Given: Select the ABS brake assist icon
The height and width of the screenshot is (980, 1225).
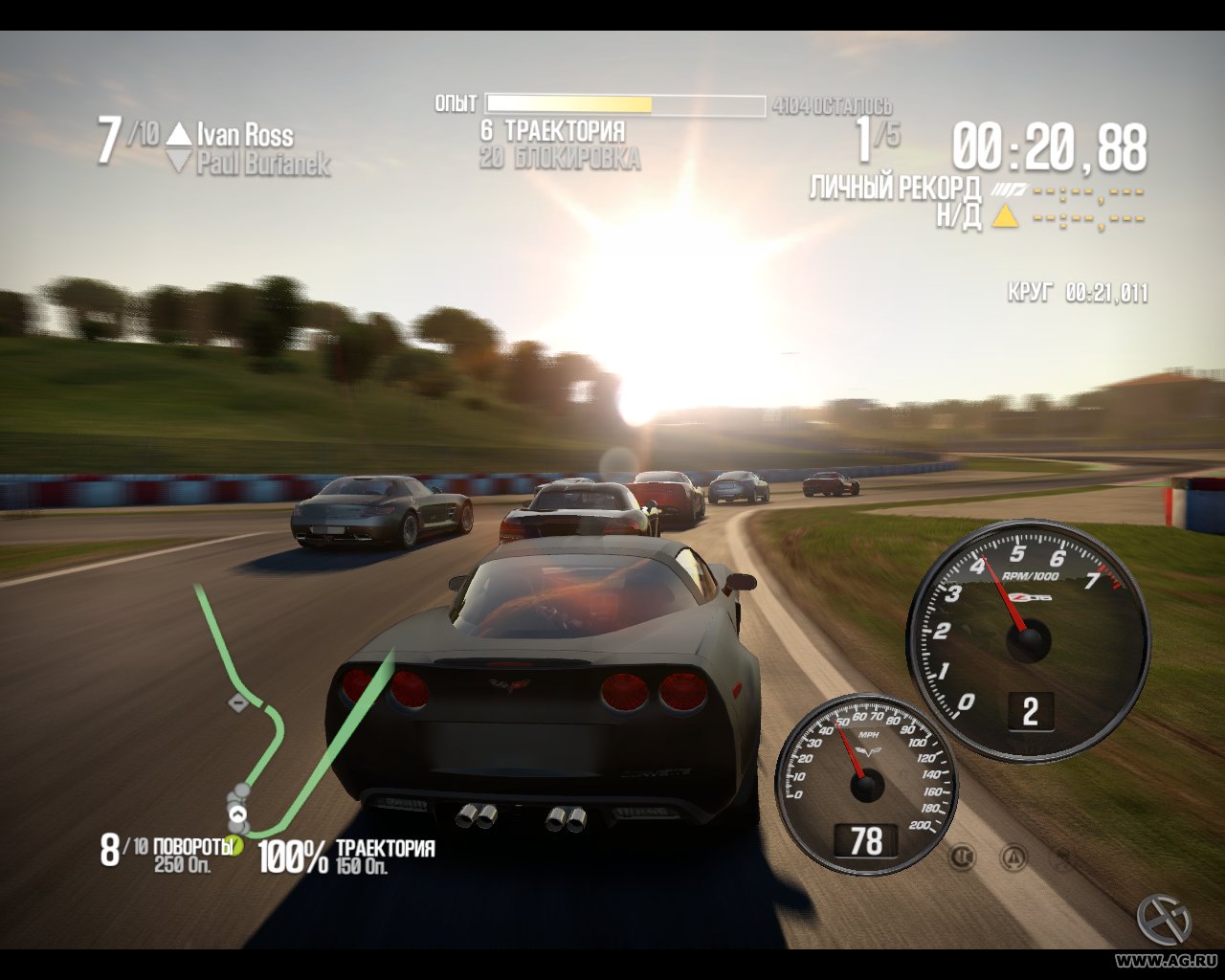Looking at the screenshot, I should point(963,856).
